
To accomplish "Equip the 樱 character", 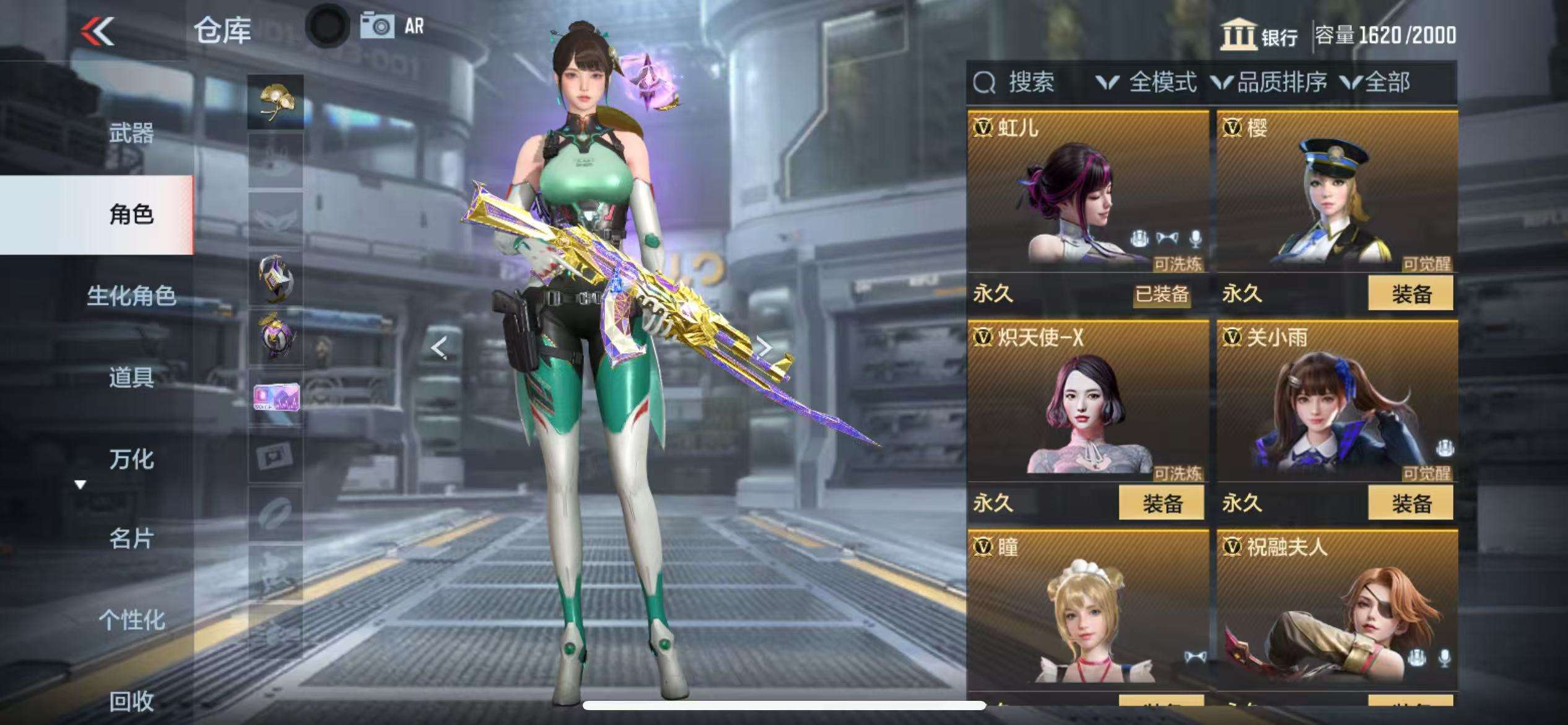I will pos(1410,294).
